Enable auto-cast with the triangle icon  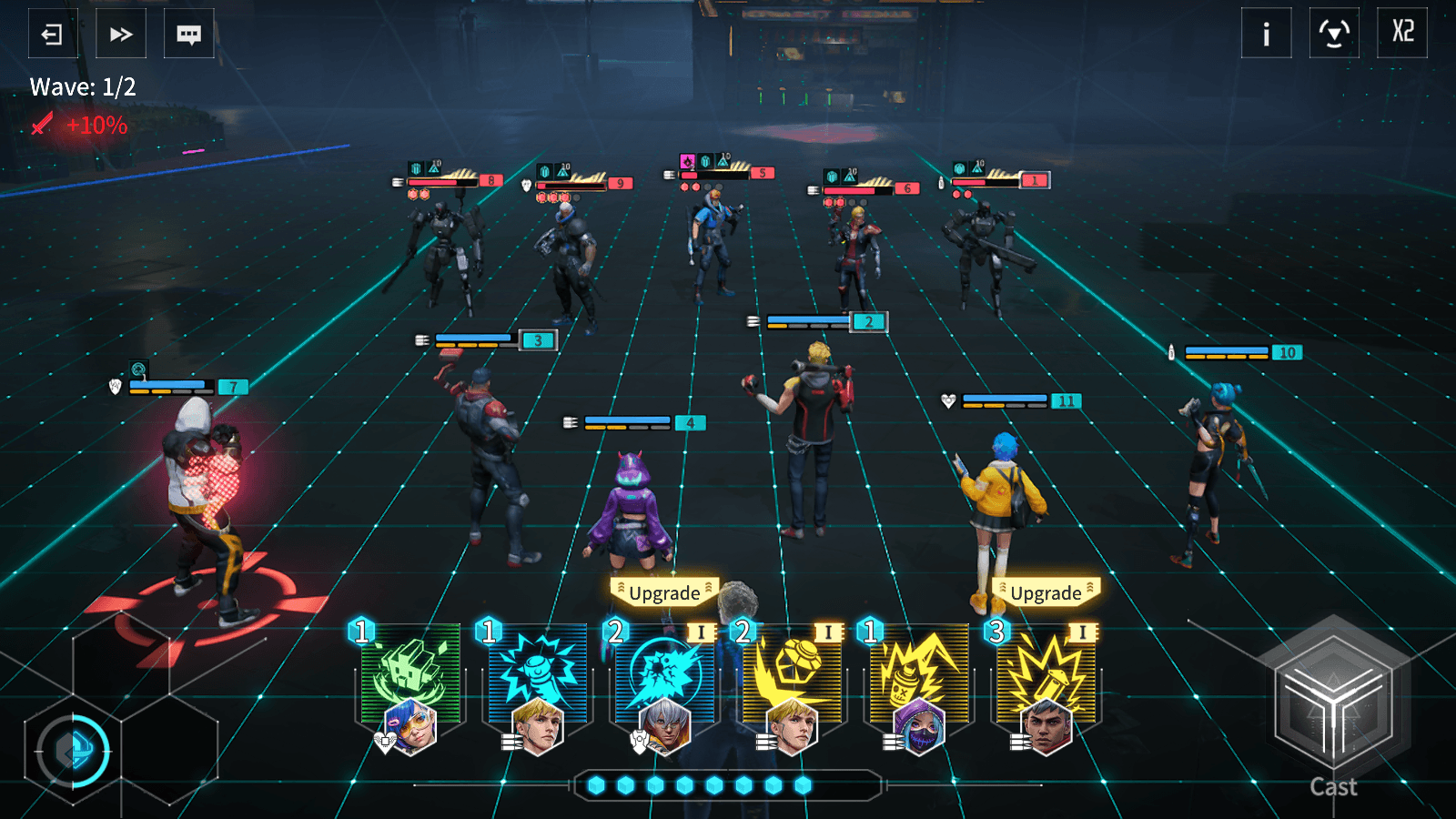pos(1333,34)
